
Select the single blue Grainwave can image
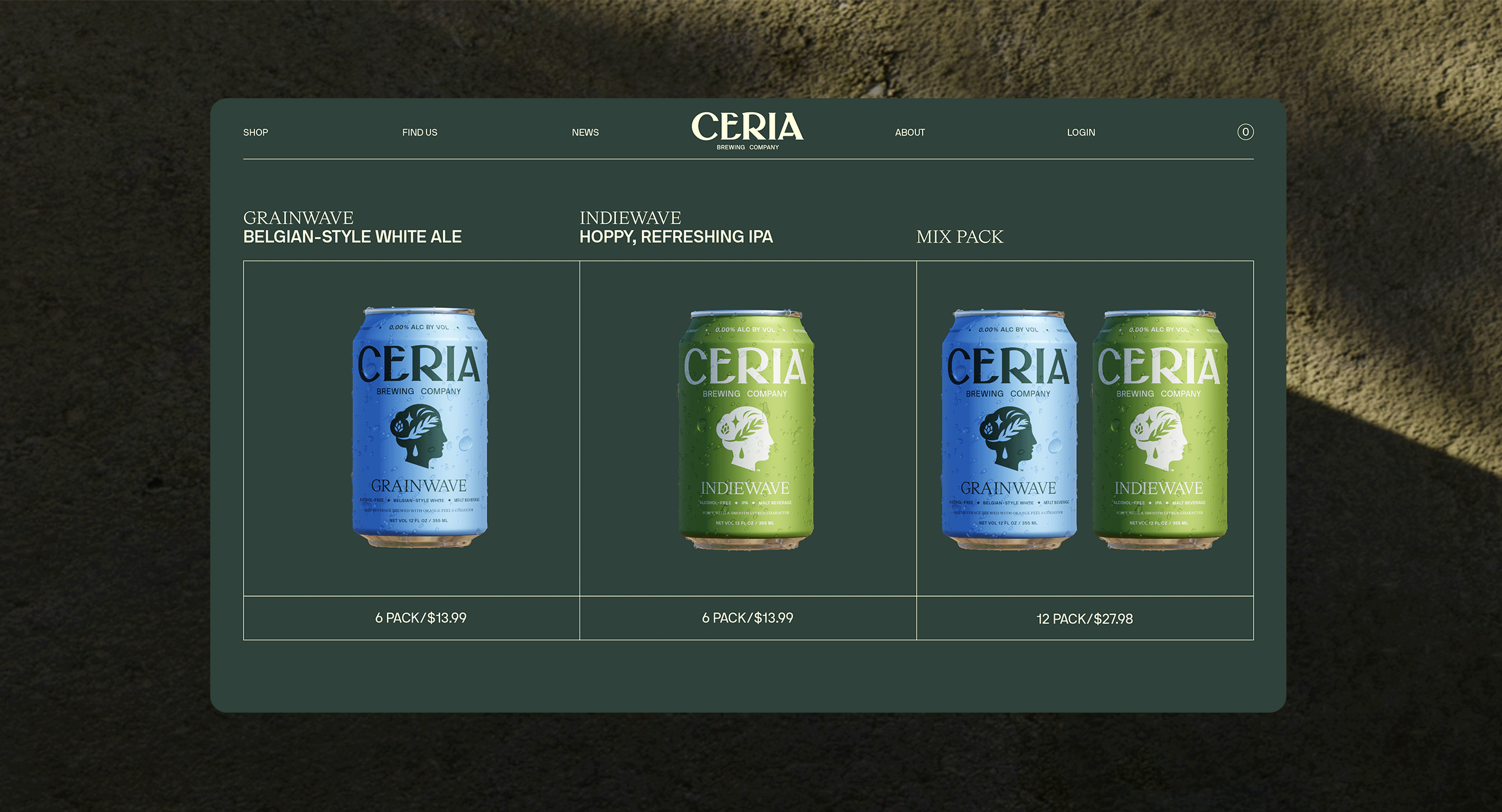click(420, 427)
